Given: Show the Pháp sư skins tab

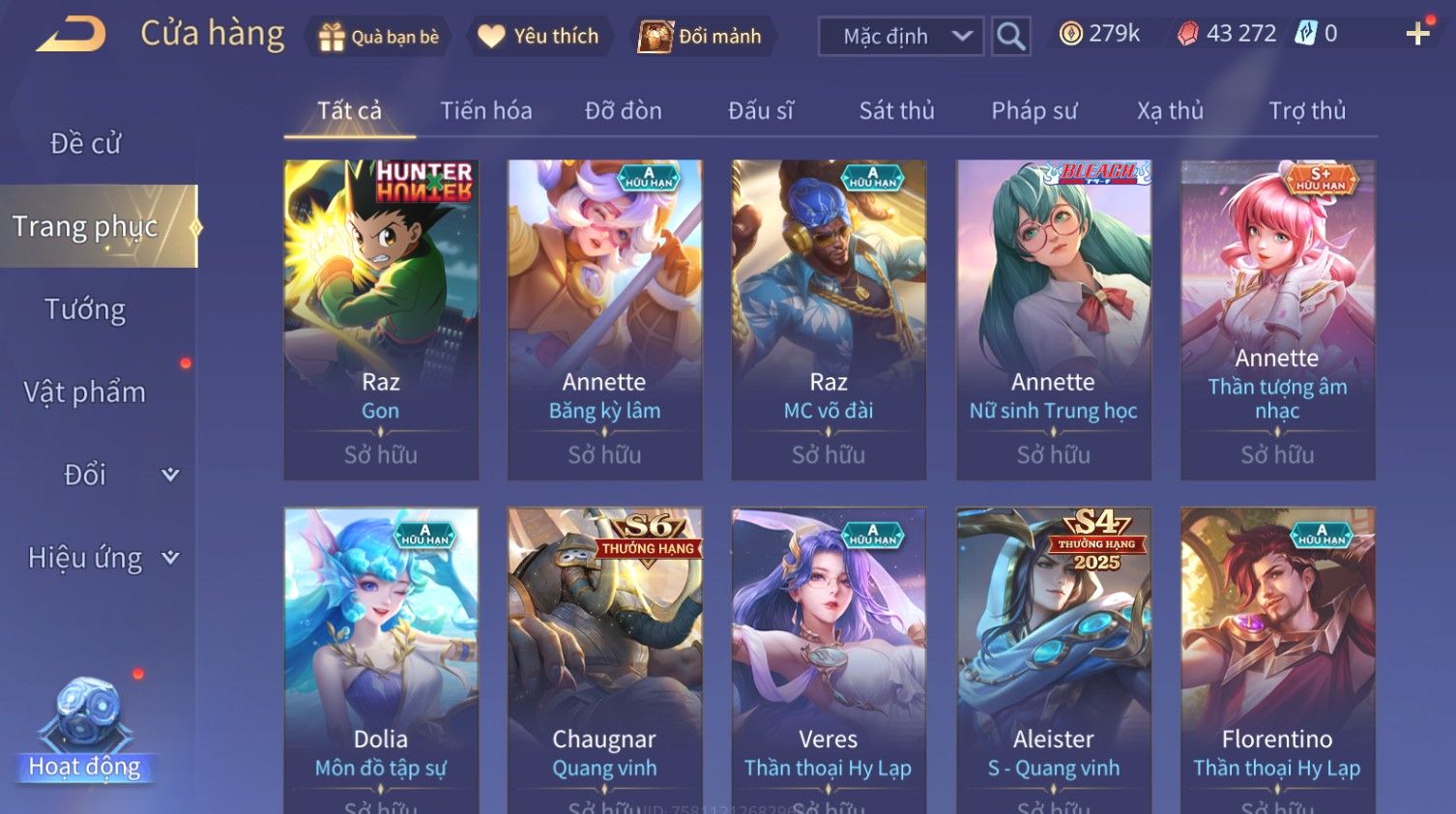Looking at the screenshot, I should pos(1034,111).
